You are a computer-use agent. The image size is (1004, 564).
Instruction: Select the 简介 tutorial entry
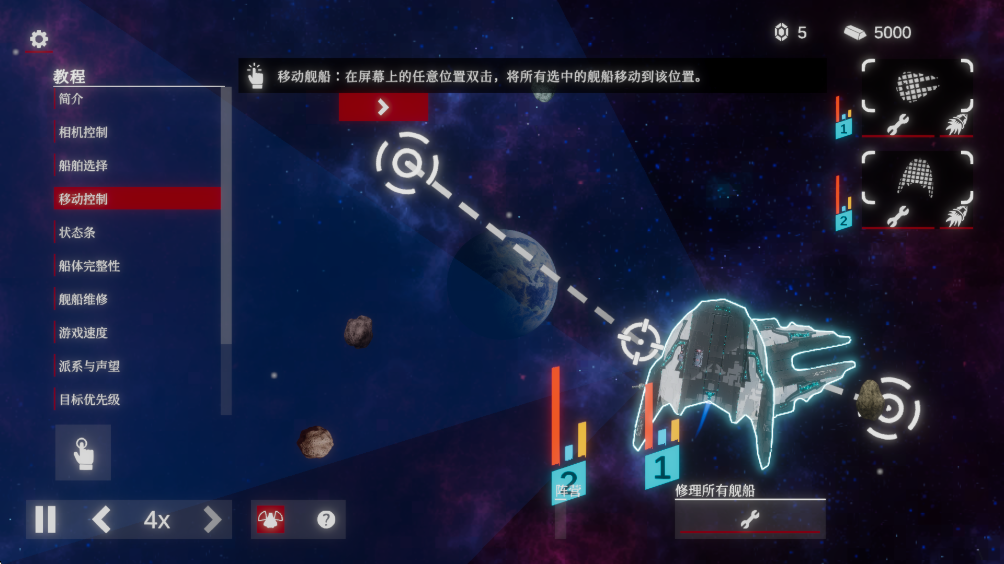click(136, 99)
